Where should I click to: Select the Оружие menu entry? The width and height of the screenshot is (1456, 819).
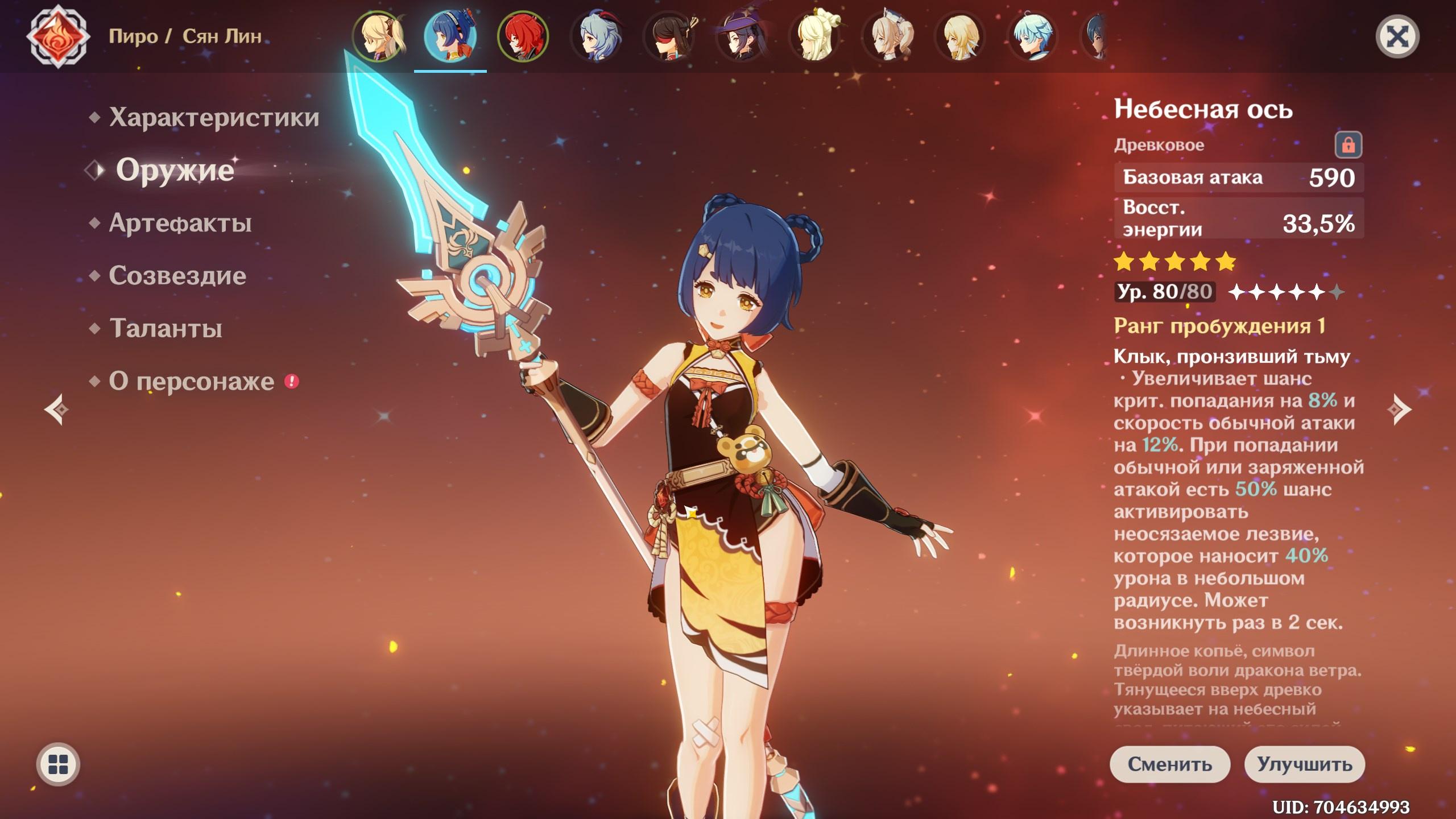(175, 170)
